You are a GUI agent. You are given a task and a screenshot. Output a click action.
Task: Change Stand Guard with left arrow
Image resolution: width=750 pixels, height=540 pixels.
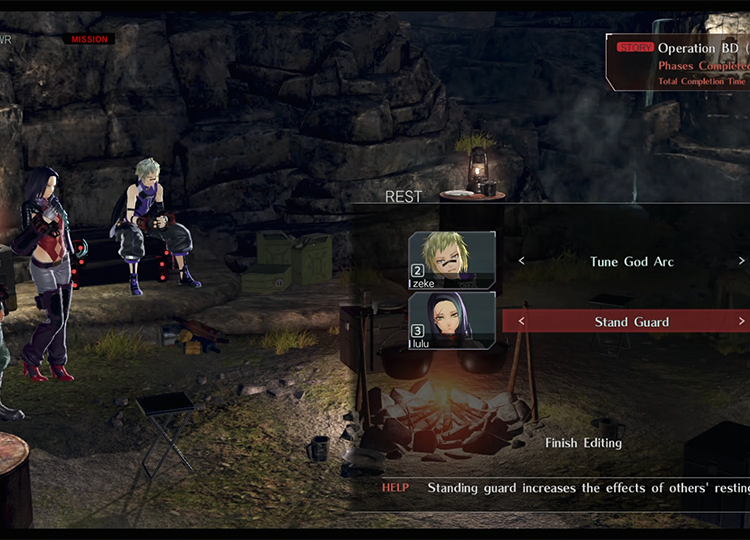point(521,322)
